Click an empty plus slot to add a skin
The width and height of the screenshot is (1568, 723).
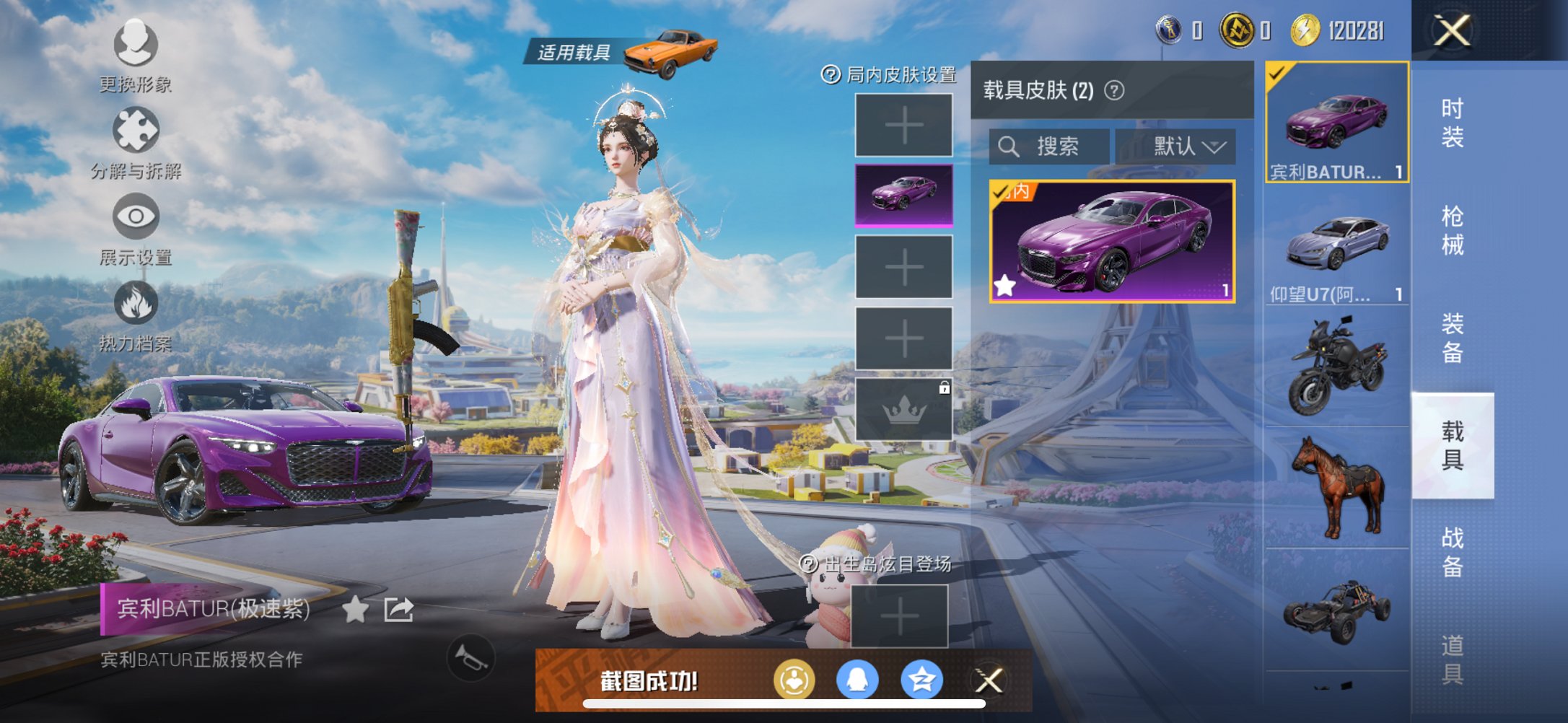pyautogui.click(x=903, y=125)
